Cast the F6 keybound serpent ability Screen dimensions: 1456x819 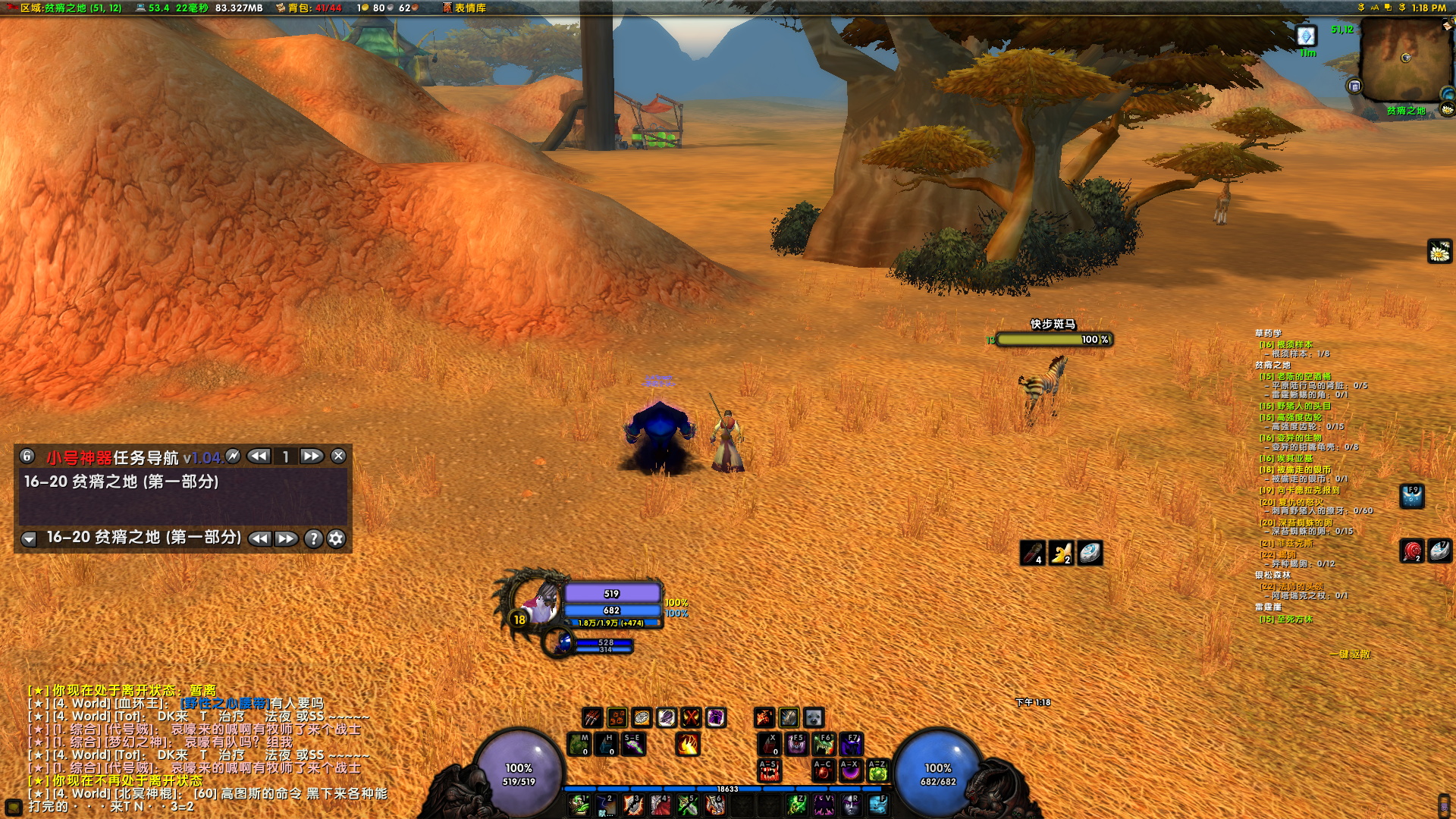tap(823, 744)
